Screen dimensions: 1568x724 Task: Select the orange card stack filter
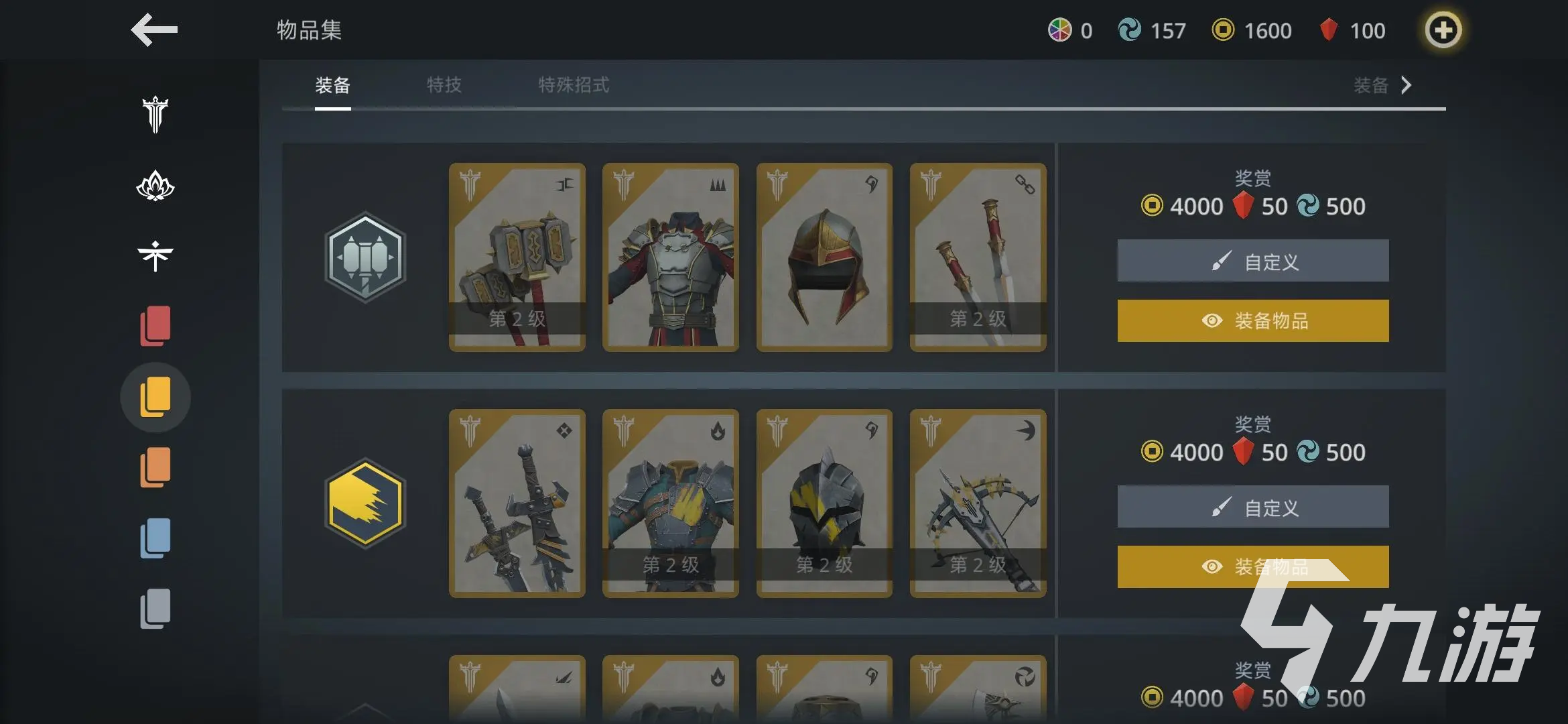pos(155,467)
